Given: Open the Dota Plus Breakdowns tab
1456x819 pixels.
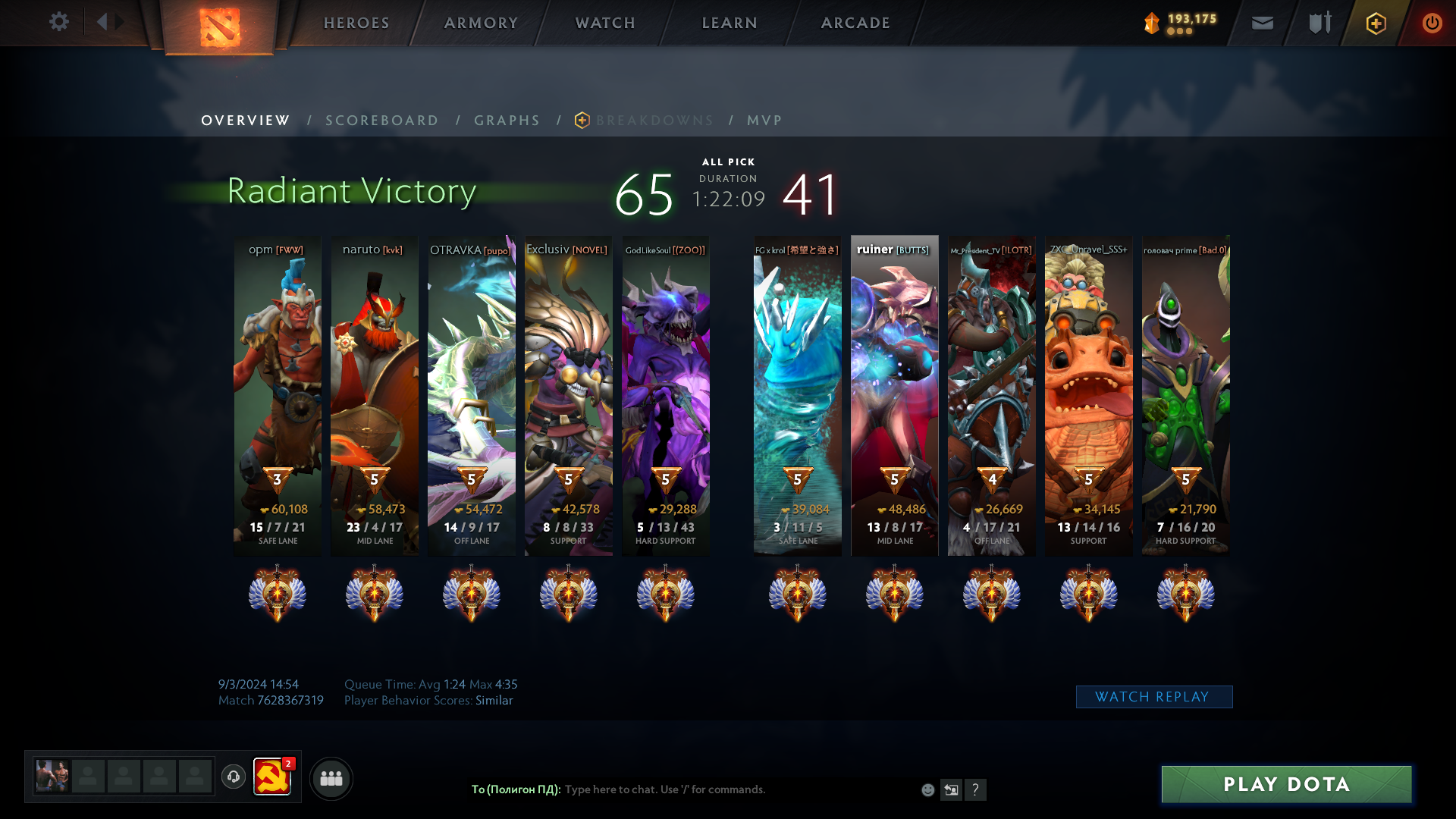Looking at the screenshot, I should (654, 121).
